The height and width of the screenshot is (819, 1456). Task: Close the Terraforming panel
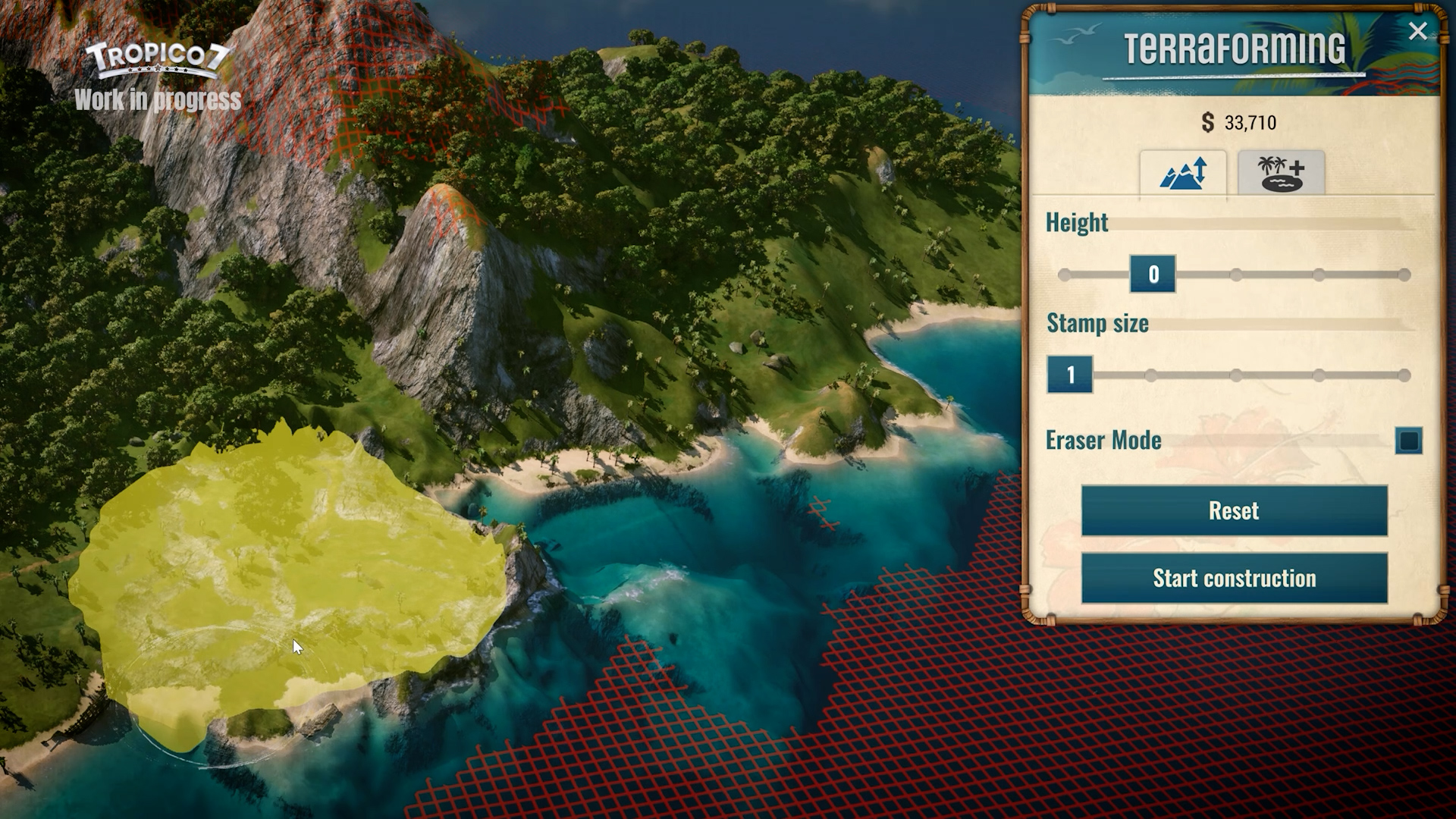[x=1417, y=31]
